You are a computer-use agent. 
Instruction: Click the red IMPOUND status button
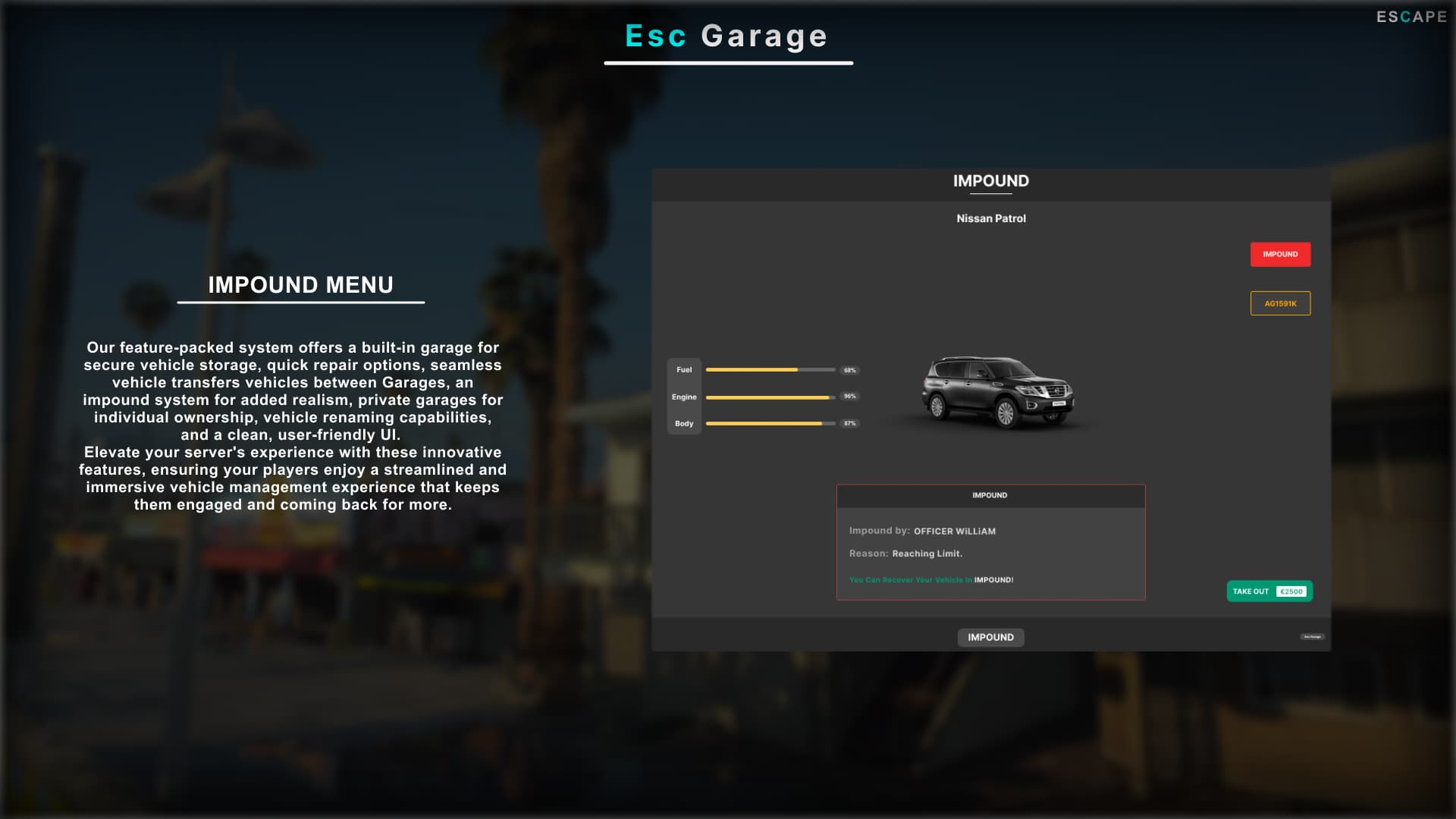1280,254
